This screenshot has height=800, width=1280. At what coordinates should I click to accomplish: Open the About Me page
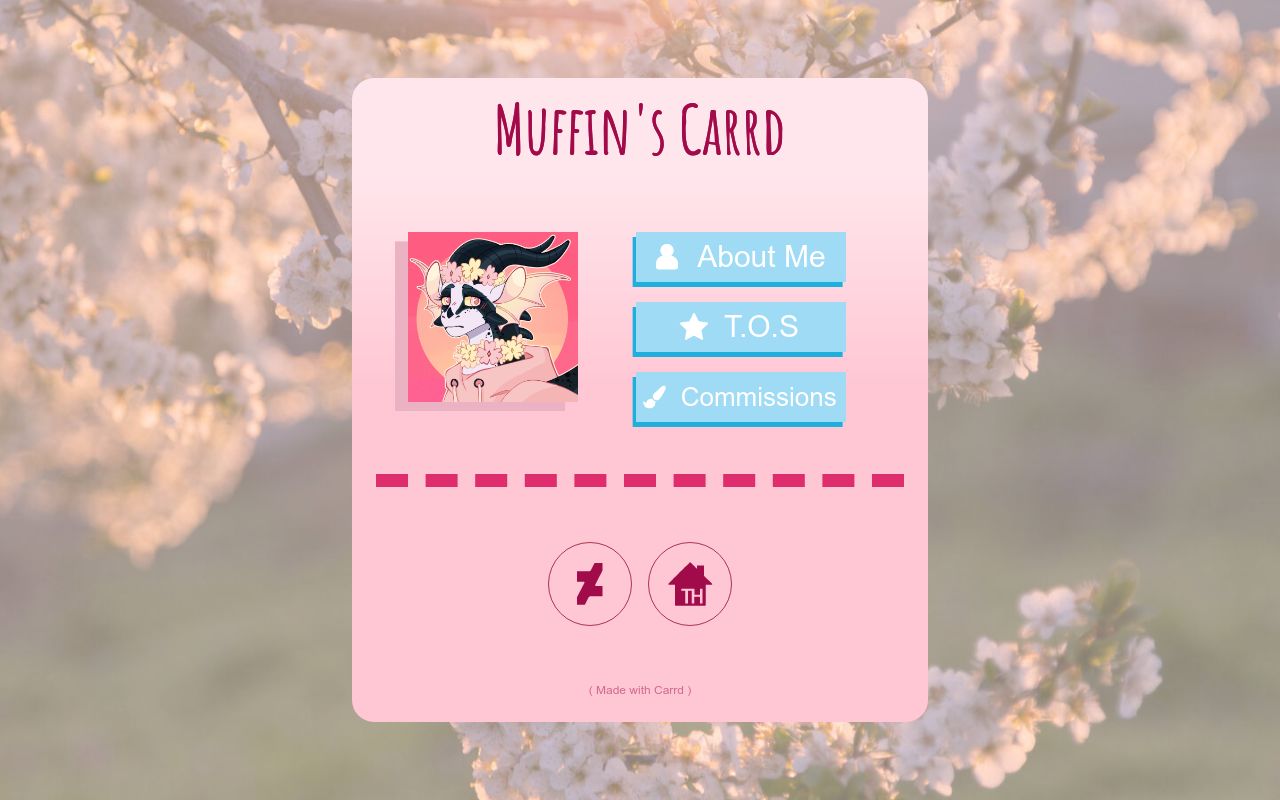pyautogui.click(x=739, y=257)
